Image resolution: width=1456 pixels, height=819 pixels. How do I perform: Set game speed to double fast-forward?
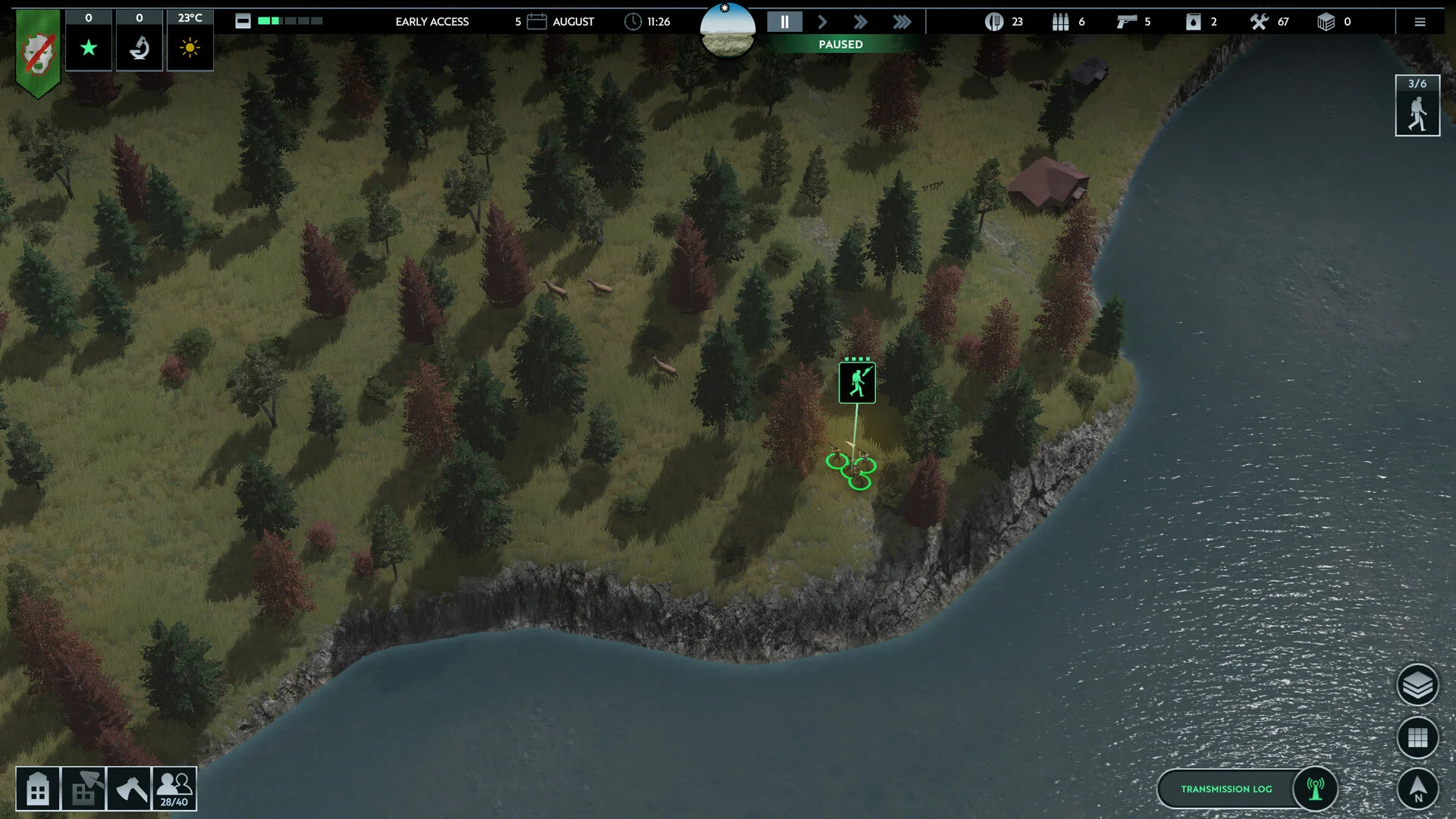[860, 22]
